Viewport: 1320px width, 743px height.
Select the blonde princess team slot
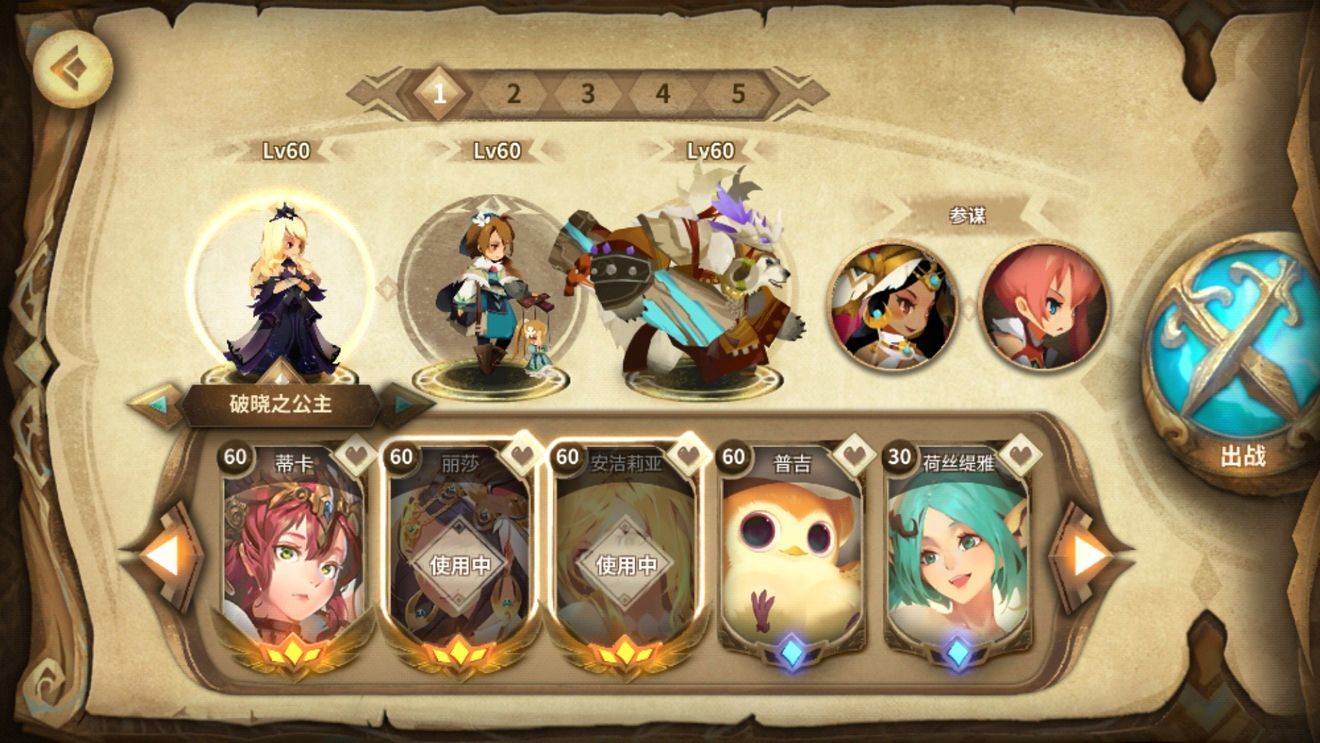pyautogui.click(x=283, y=295)
